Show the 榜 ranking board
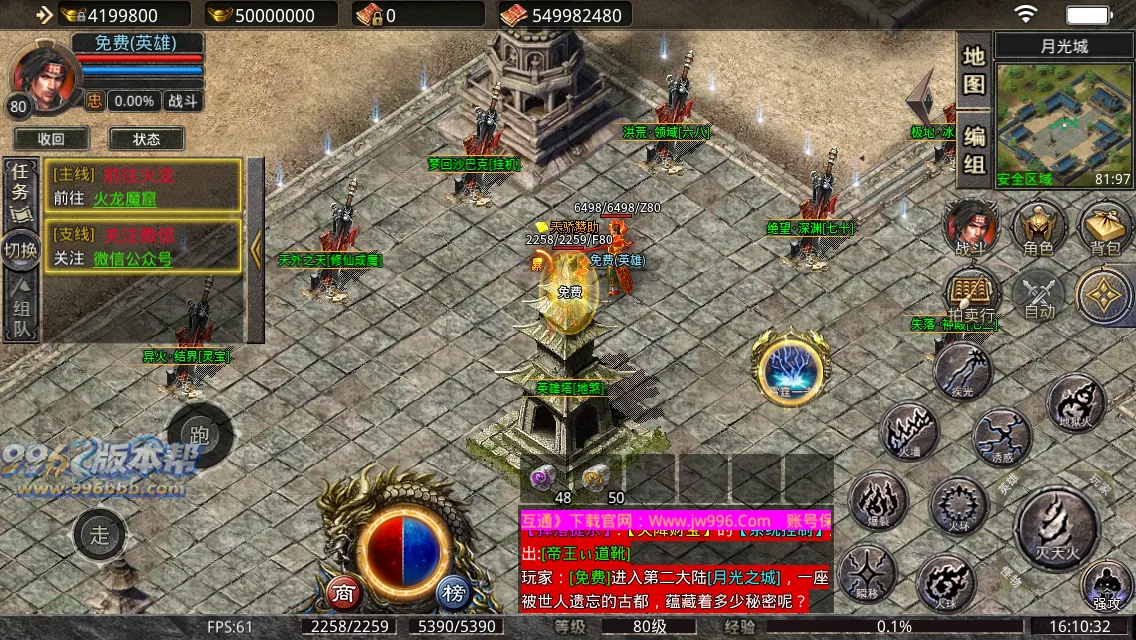 point(455,593)
